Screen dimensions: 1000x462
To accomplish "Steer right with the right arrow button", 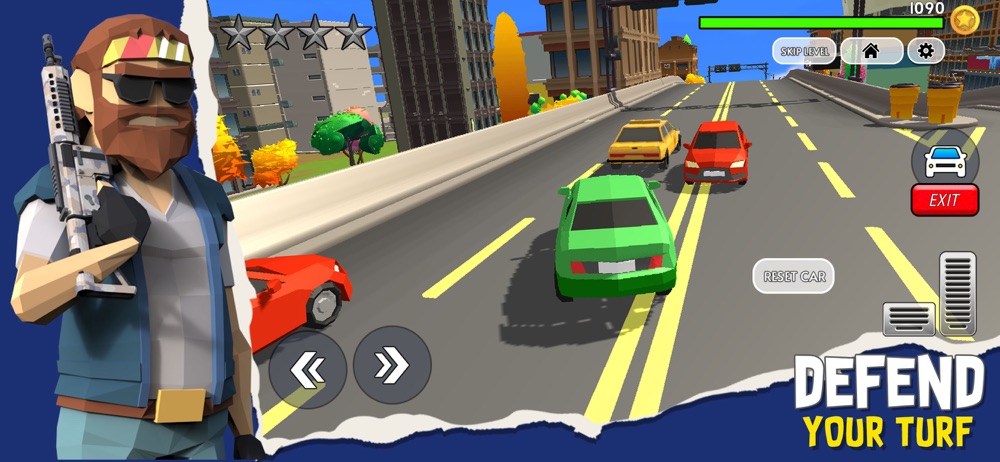I will pos(392,366).
